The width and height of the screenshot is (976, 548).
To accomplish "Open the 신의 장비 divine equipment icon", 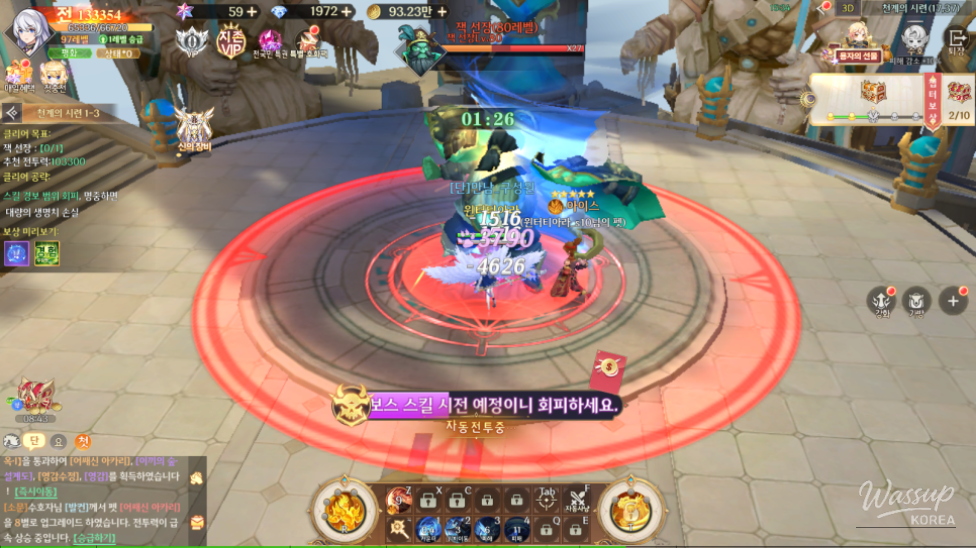I will pyautogui.click(x=194, y=129).
